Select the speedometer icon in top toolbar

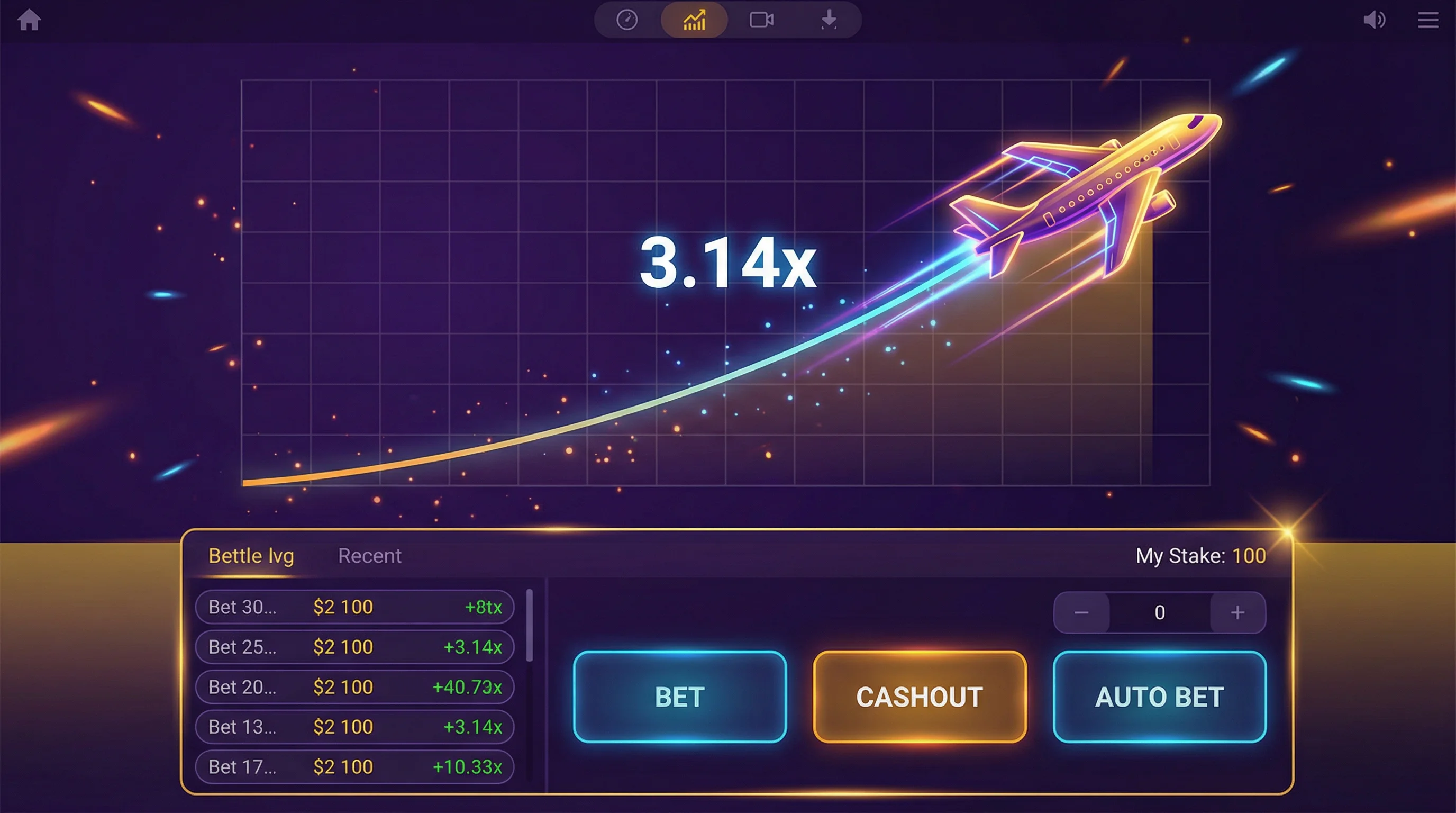[627, 20]
